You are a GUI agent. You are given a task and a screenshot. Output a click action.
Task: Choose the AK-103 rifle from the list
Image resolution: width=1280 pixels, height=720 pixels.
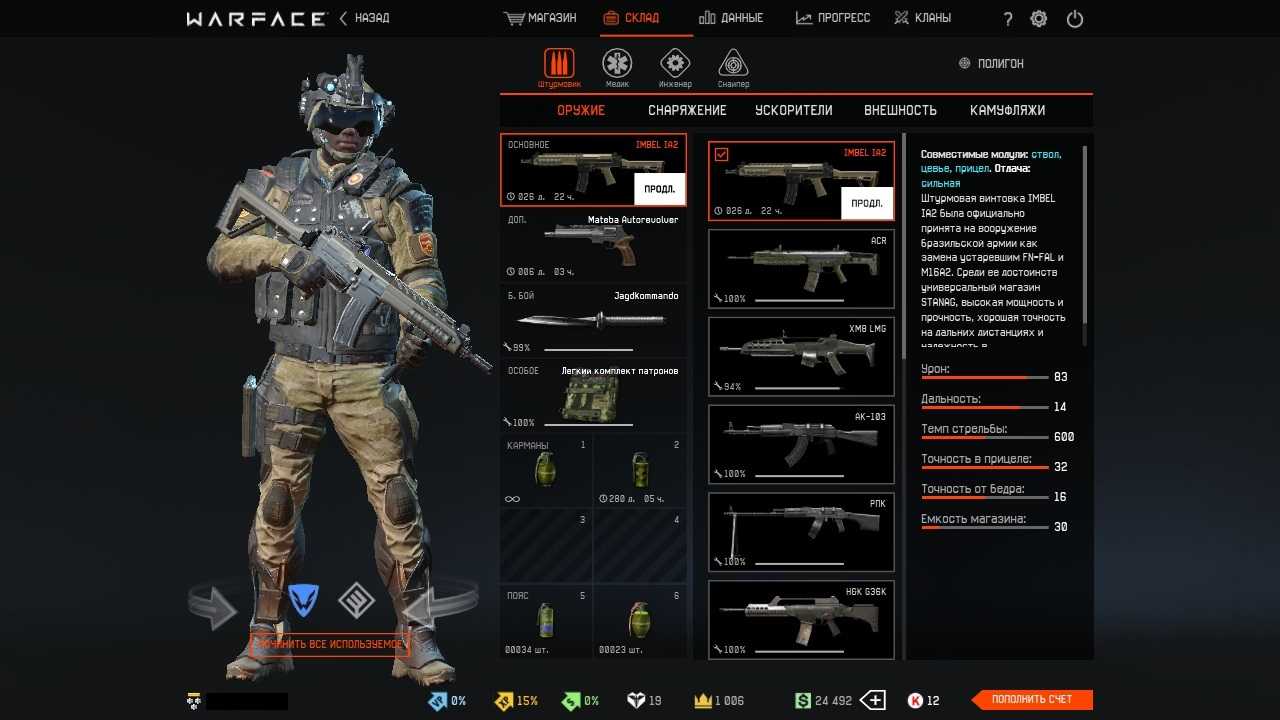tap(801, 443)
